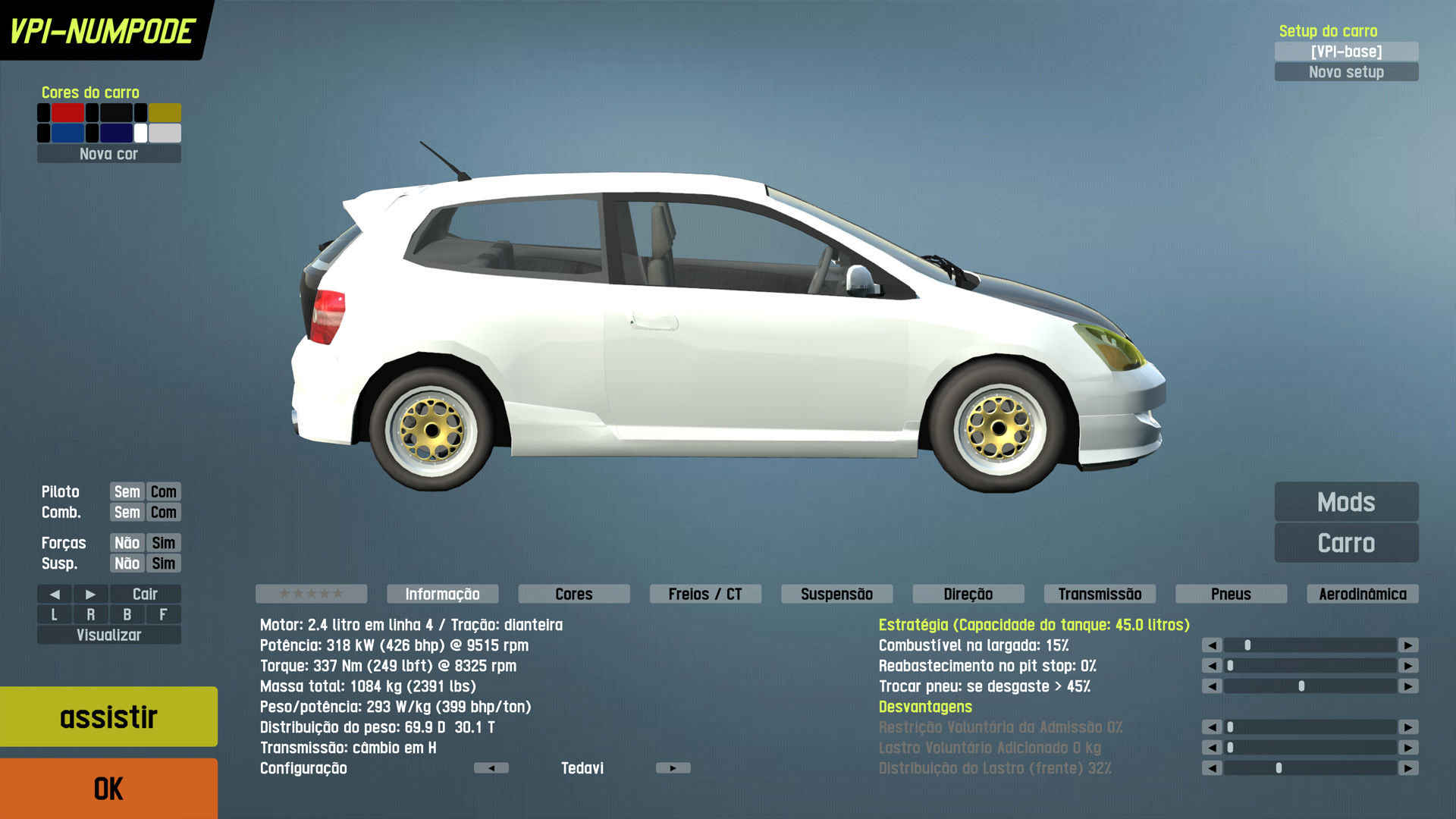Select next Configuração after Tedavi
Screen dimensions: 1456x819
click(x=673, y=768)
